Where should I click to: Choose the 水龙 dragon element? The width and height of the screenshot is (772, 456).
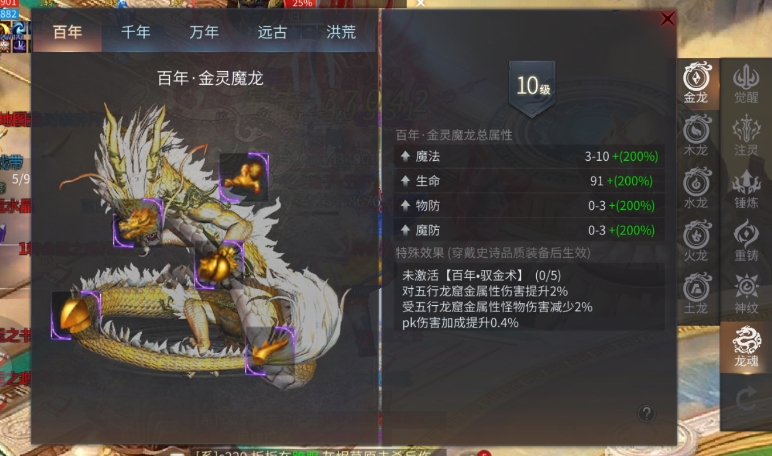coord(695,188)
